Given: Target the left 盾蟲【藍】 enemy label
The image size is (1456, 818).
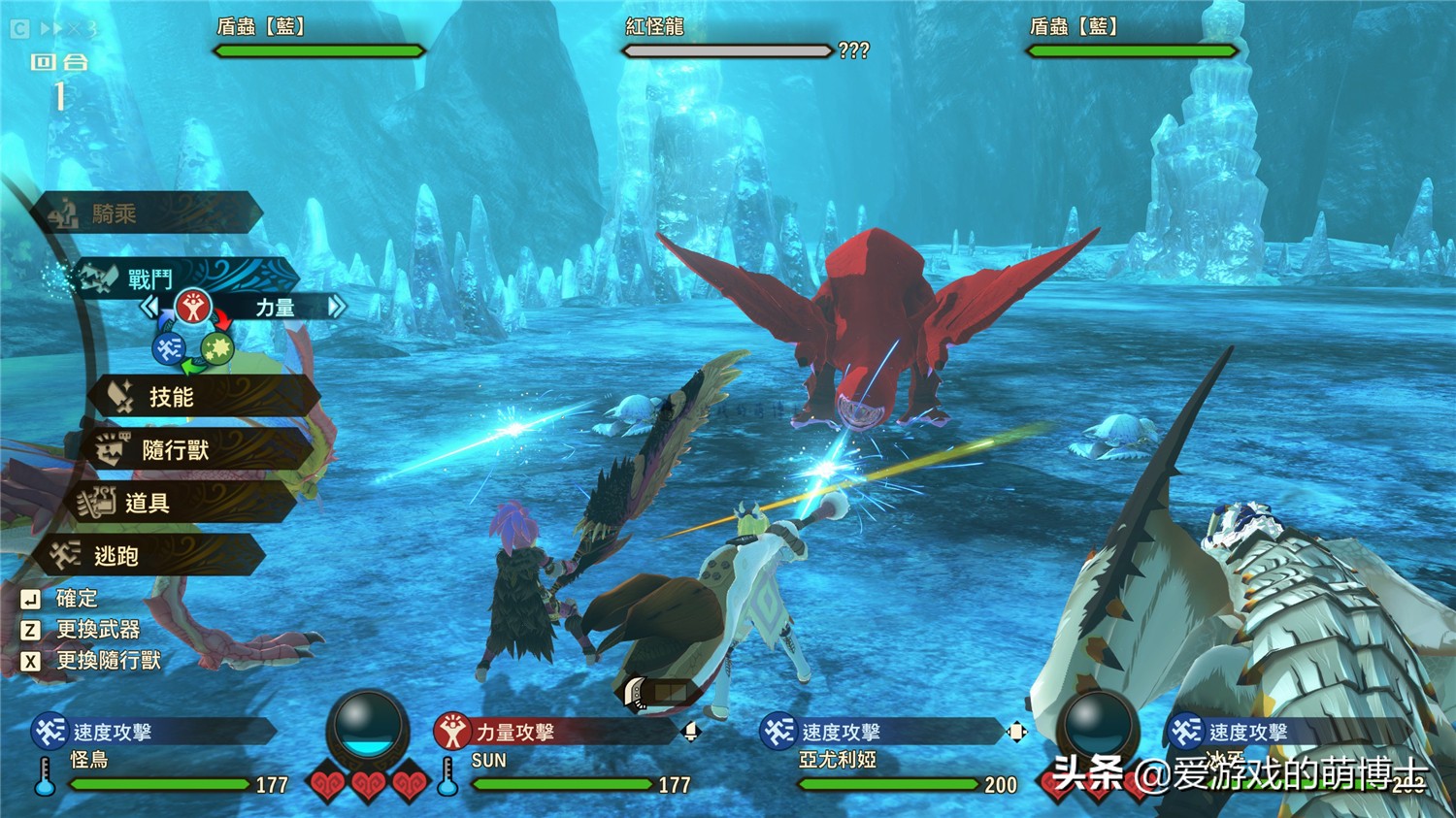Looking at the screenshot, I should [260, 27].
